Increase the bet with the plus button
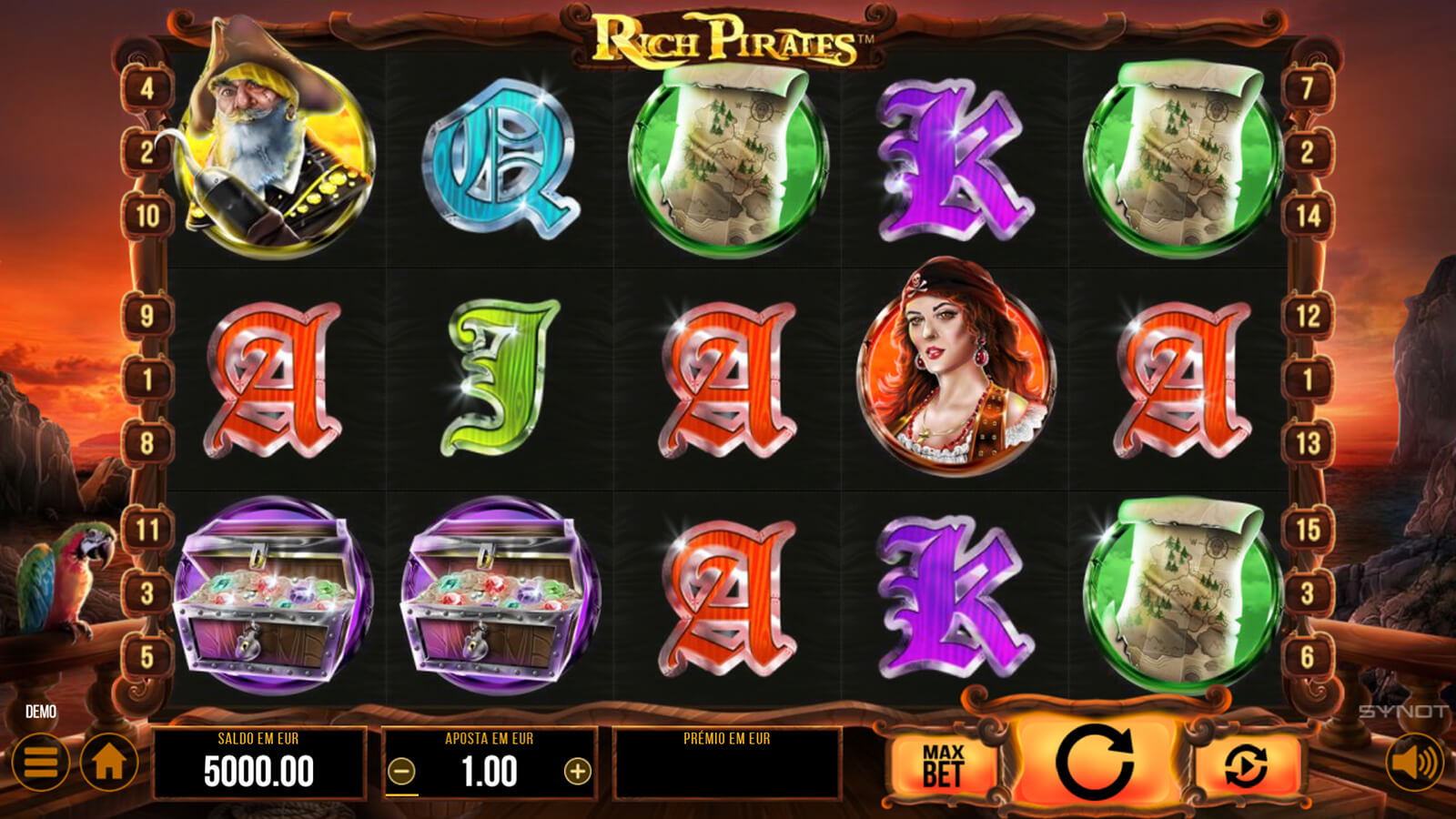Viewport: 1456px width, 819px height. coord(577,772)
